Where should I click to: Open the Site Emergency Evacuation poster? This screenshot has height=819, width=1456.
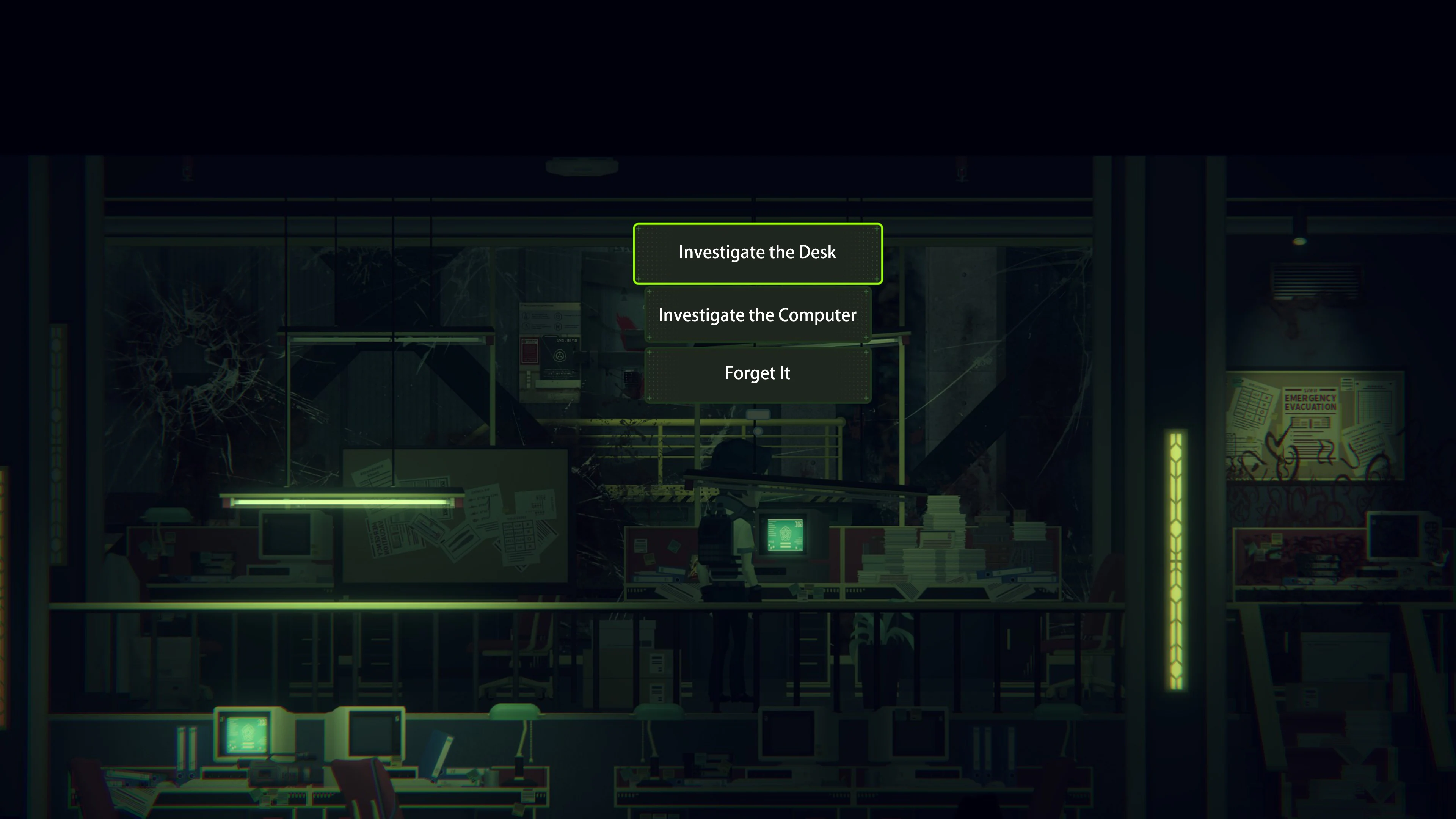(x=1311, y=404)
